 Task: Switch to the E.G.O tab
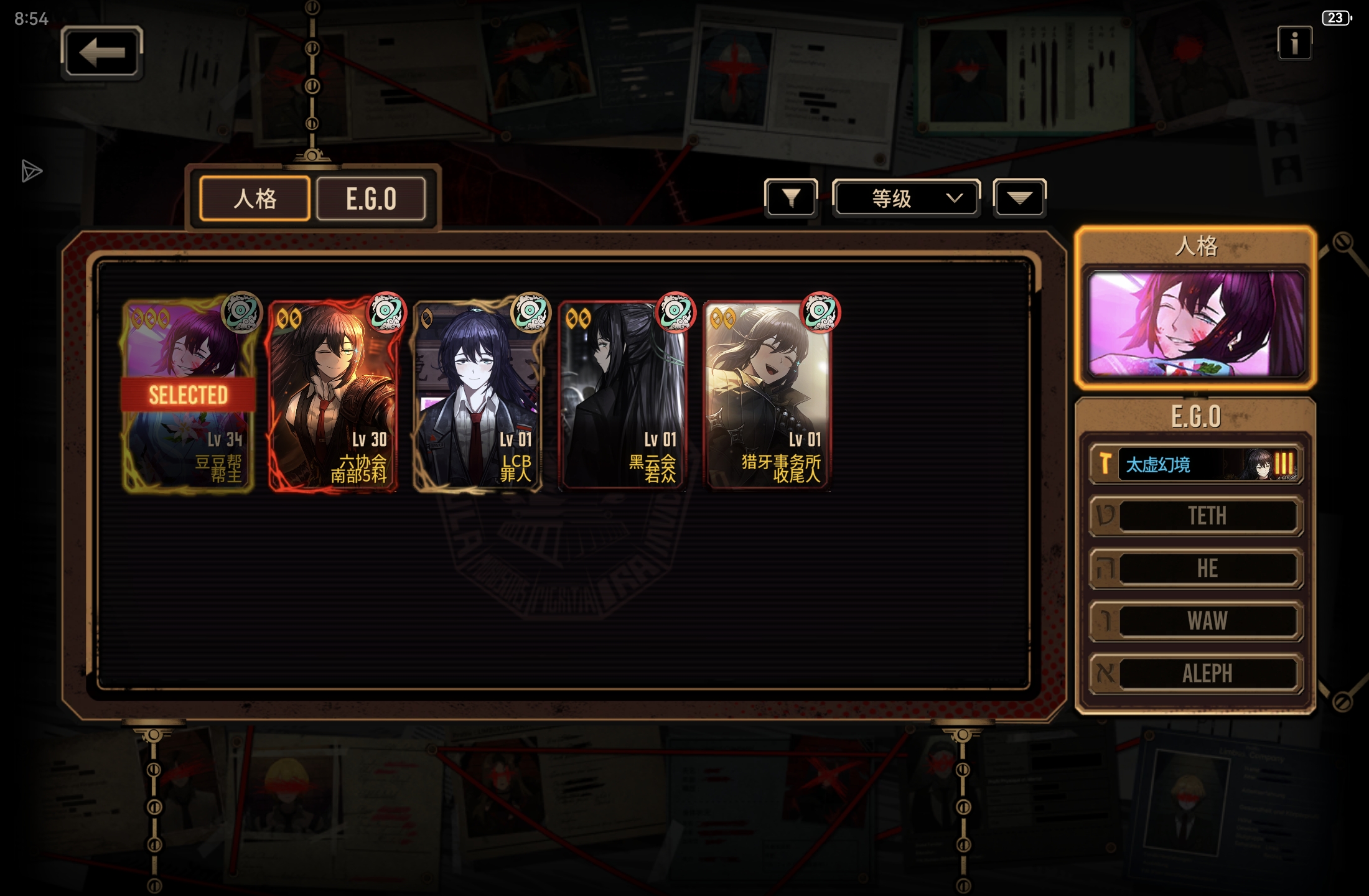(x=371, y=198)
